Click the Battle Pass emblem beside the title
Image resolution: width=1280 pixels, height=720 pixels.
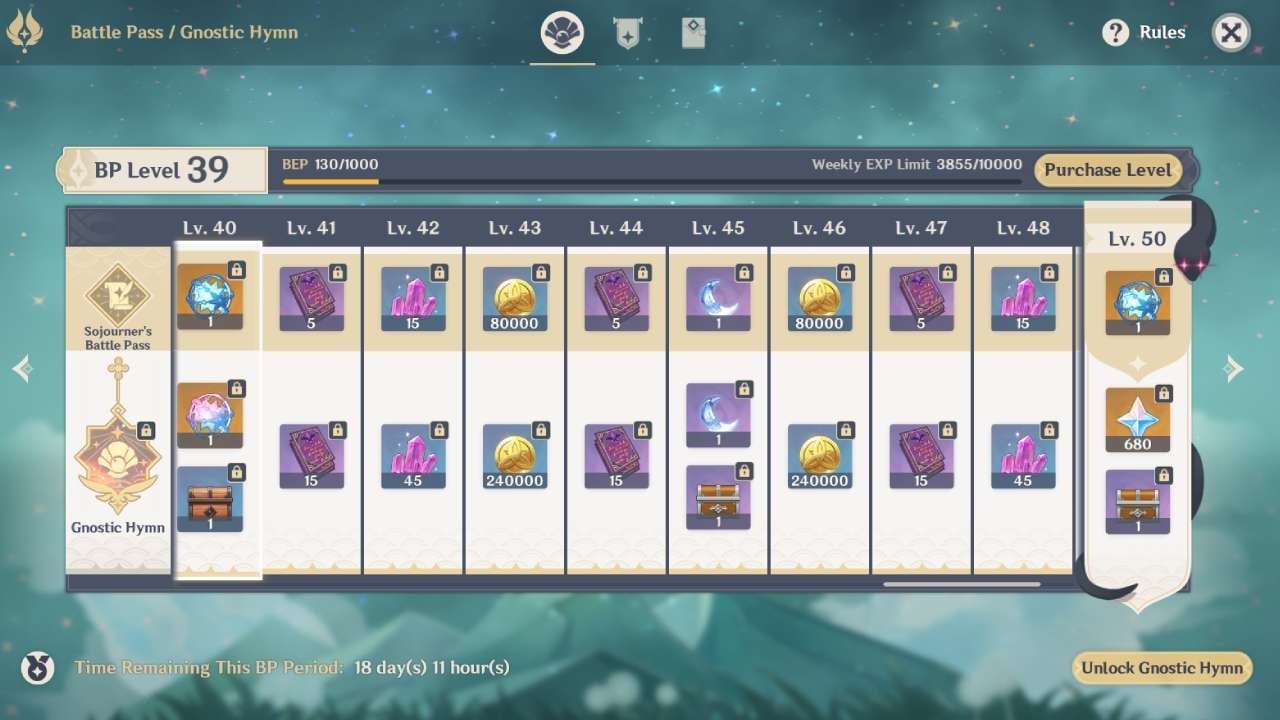click(27, 31)
